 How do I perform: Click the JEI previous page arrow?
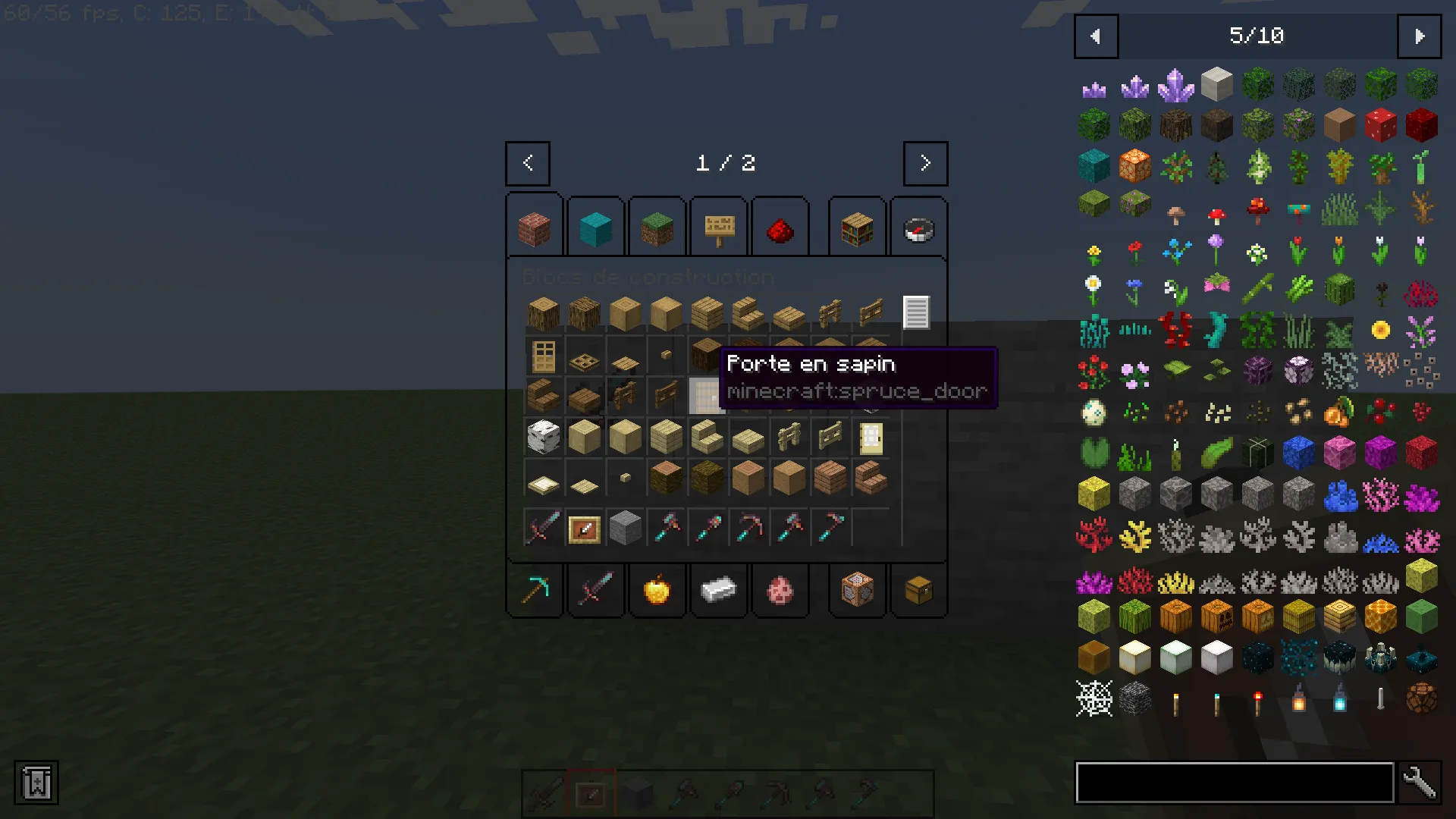point(1095,36)
